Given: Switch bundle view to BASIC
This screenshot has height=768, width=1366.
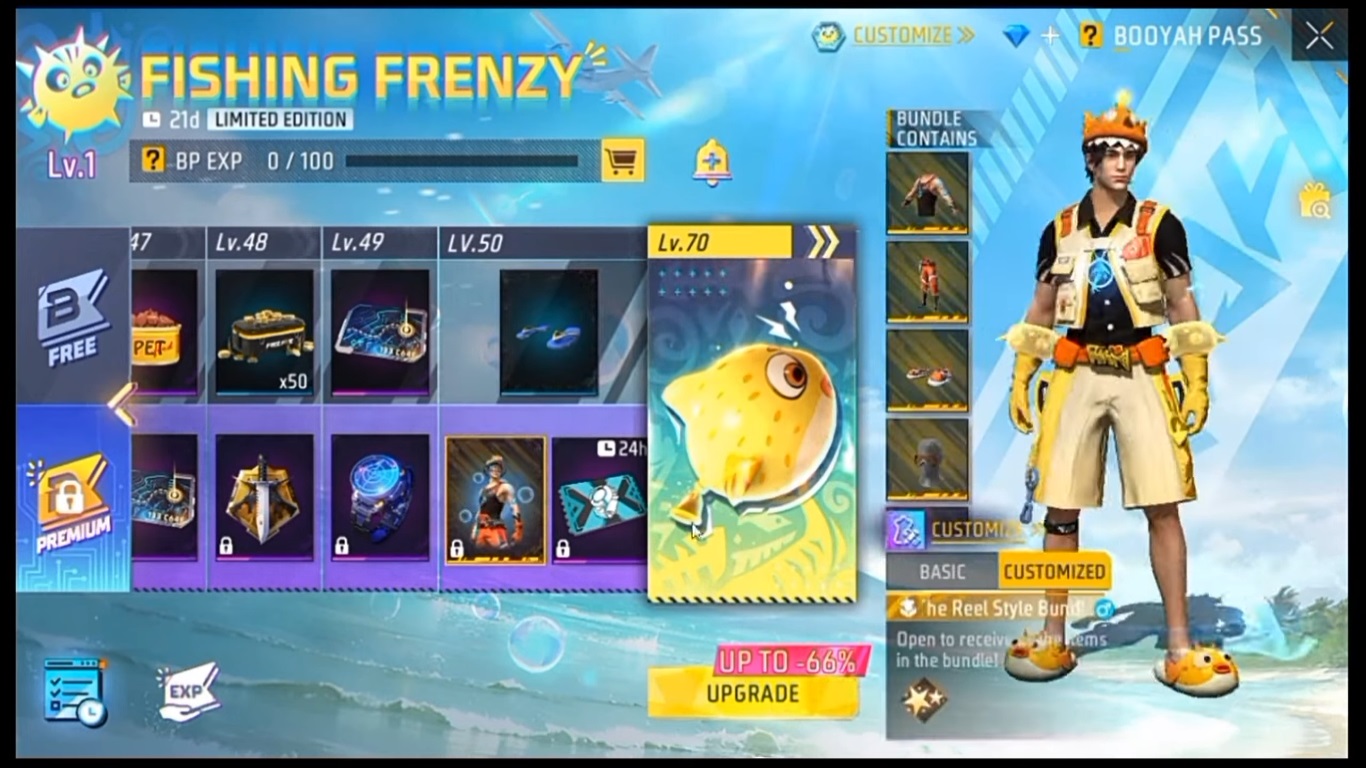Looking at the screenshot, I should pyautogui.click(x=944, y=570).
